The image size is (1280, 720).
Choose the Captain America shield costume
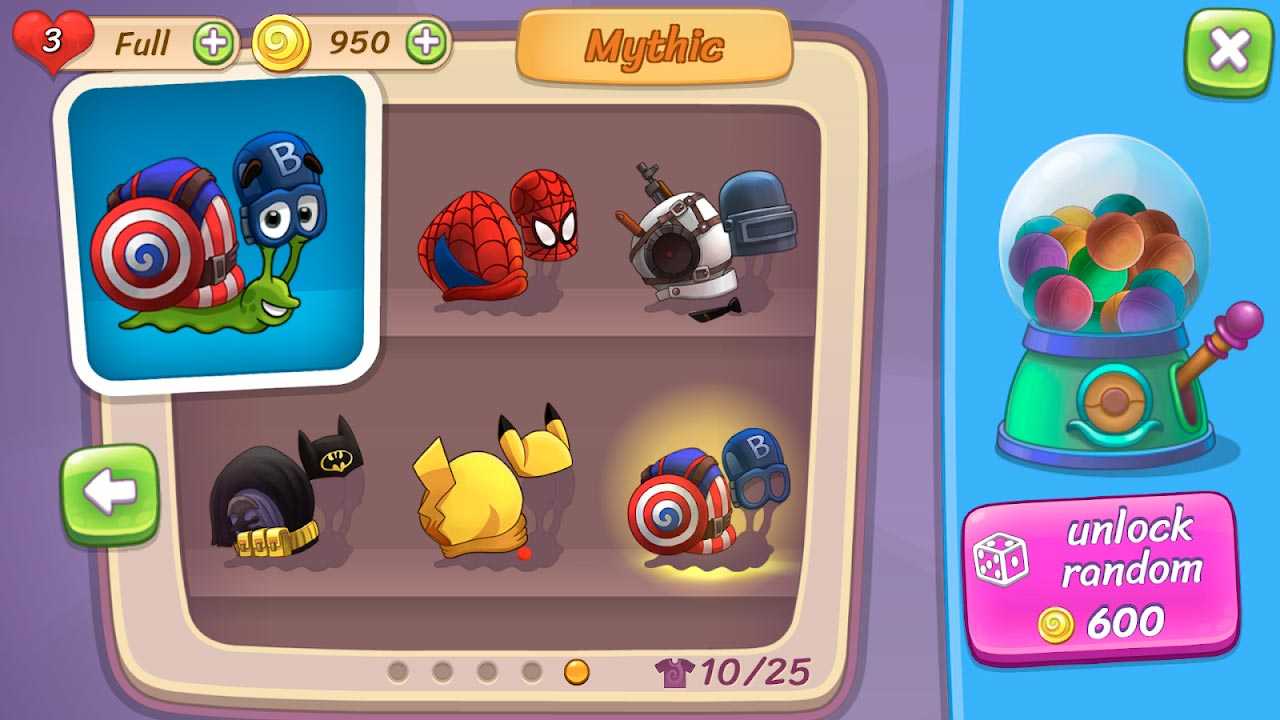(708, 493)
